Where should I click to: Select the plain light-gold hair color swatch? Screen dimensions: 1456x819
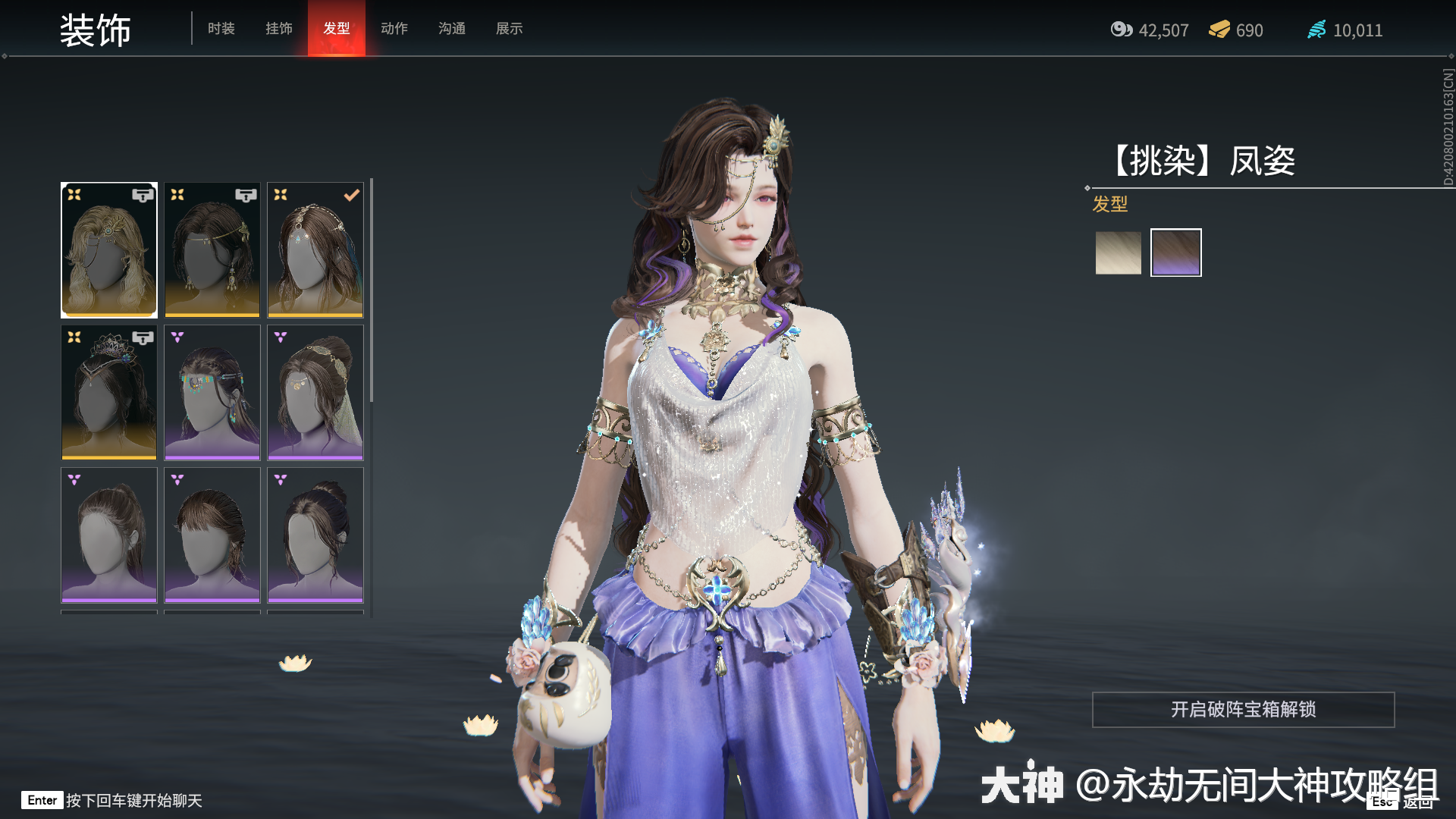(x=1118, y=252)
